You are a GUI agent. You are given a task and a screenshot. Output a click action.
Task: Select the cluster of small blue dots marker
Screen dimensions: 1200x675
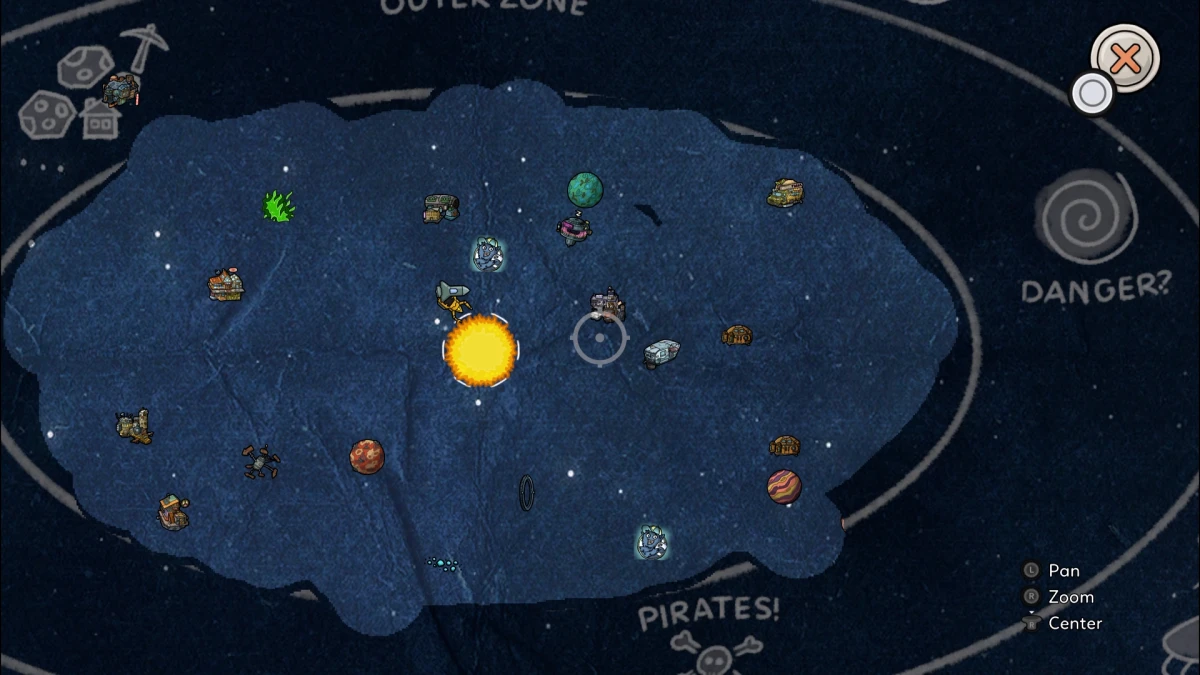click(443, 565)
